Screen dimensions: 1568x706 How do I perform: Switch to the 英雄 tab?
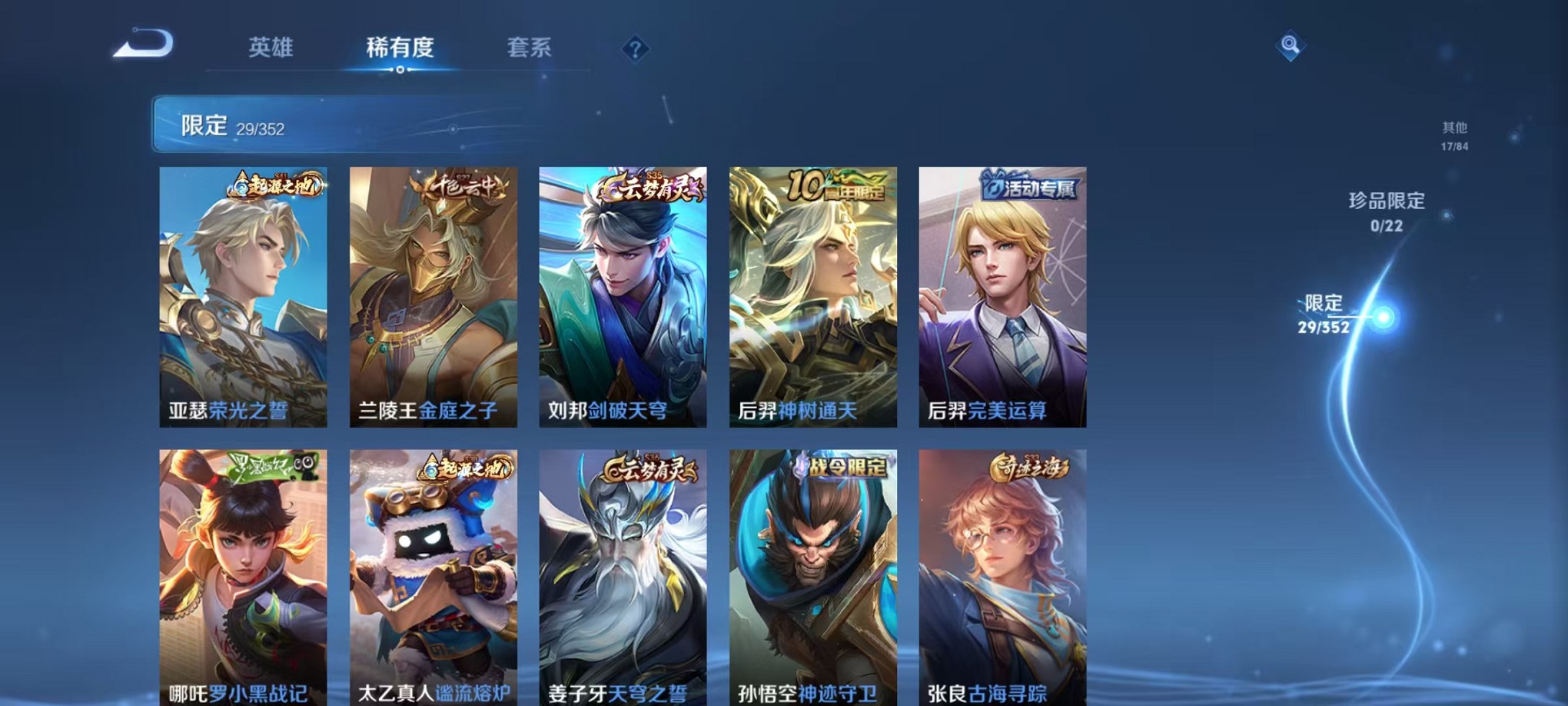(273, 48)
